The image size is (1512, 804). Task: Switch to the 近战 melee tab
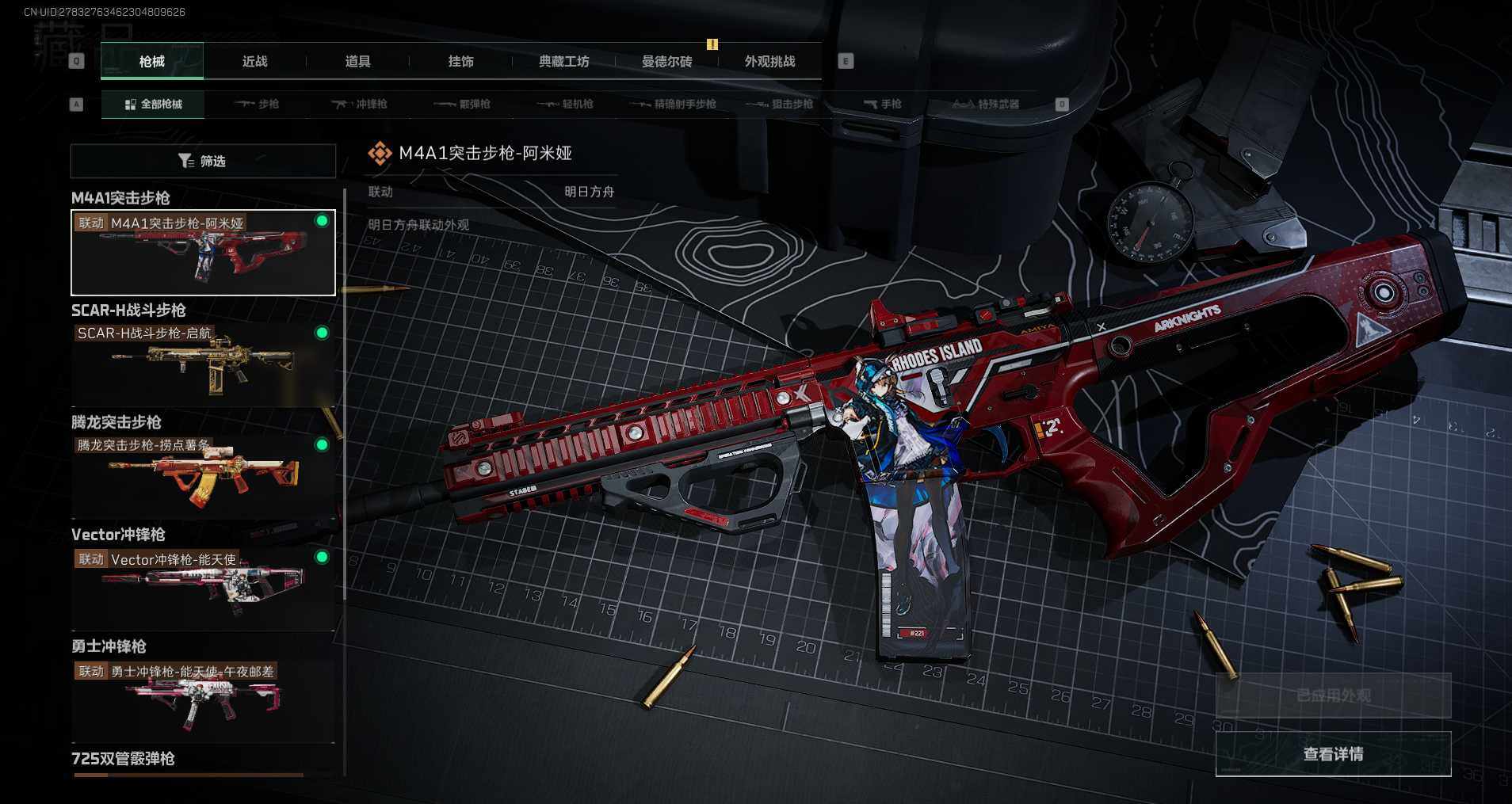pyautogui.click(x=254, y=62)
